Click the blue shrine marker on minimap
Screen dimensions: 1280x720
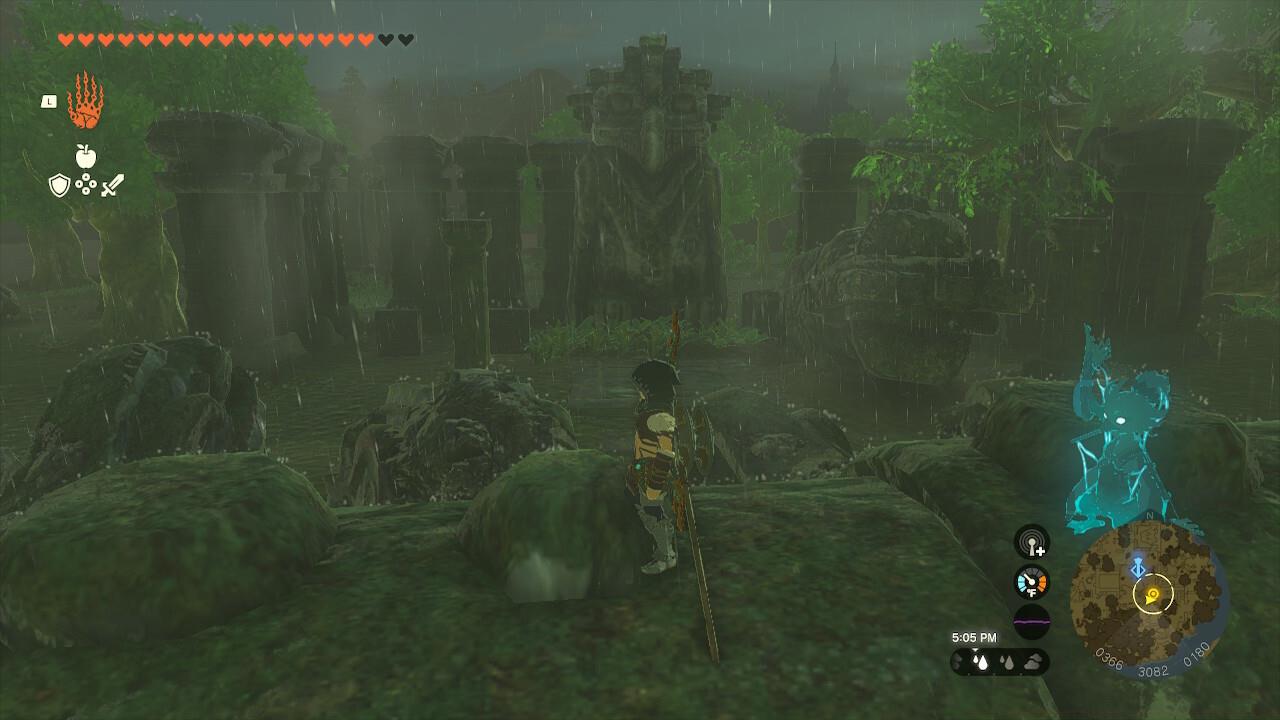(1137, 568)
